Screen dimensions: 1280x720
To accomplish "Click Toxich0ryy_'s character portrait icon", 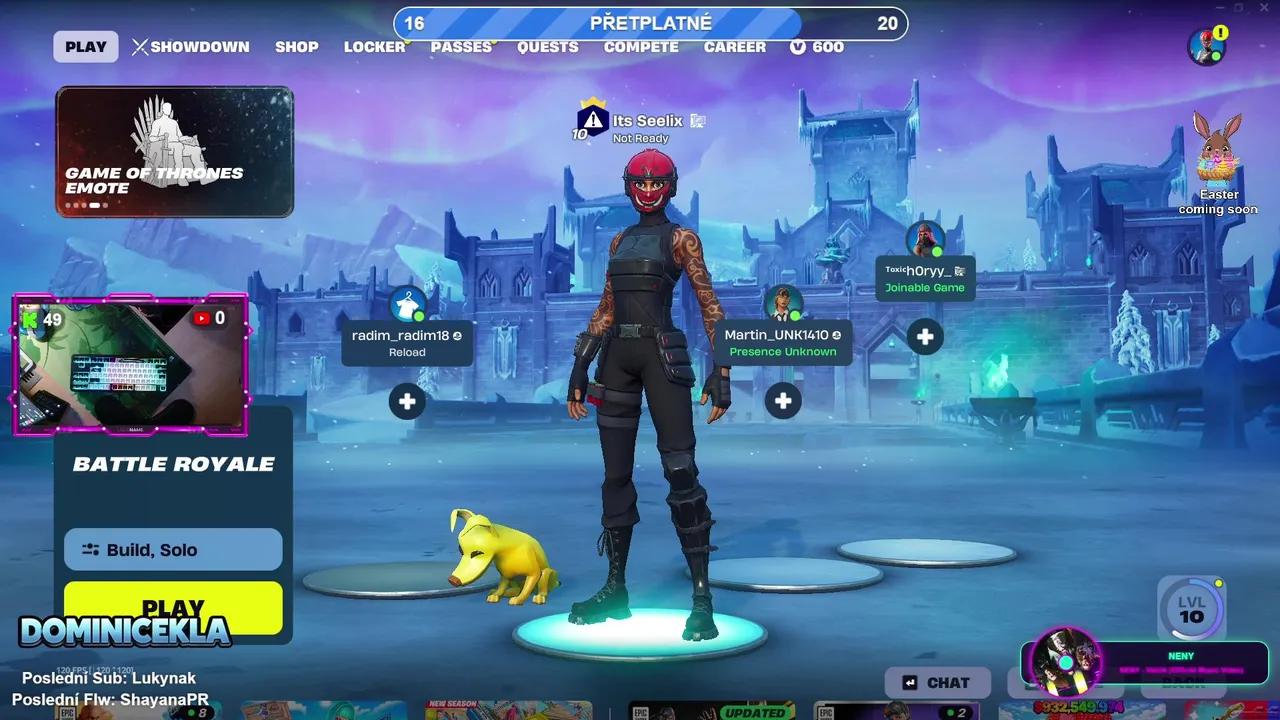I will click(x=924, y=240).
